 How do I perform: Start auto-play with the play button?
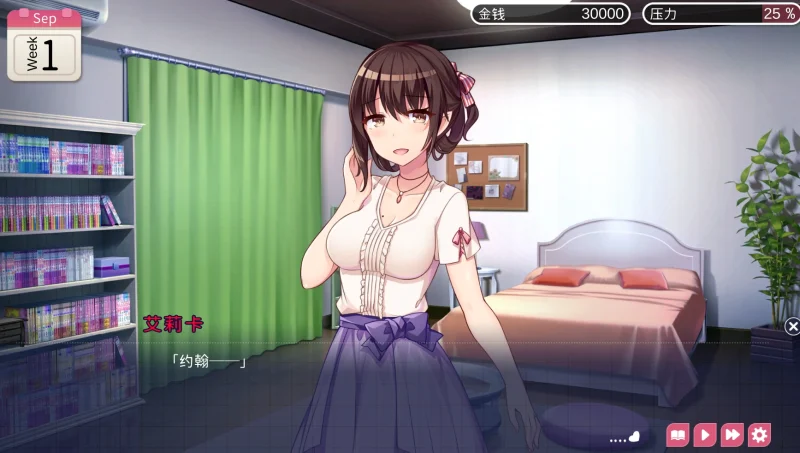[x=705, y=435]
